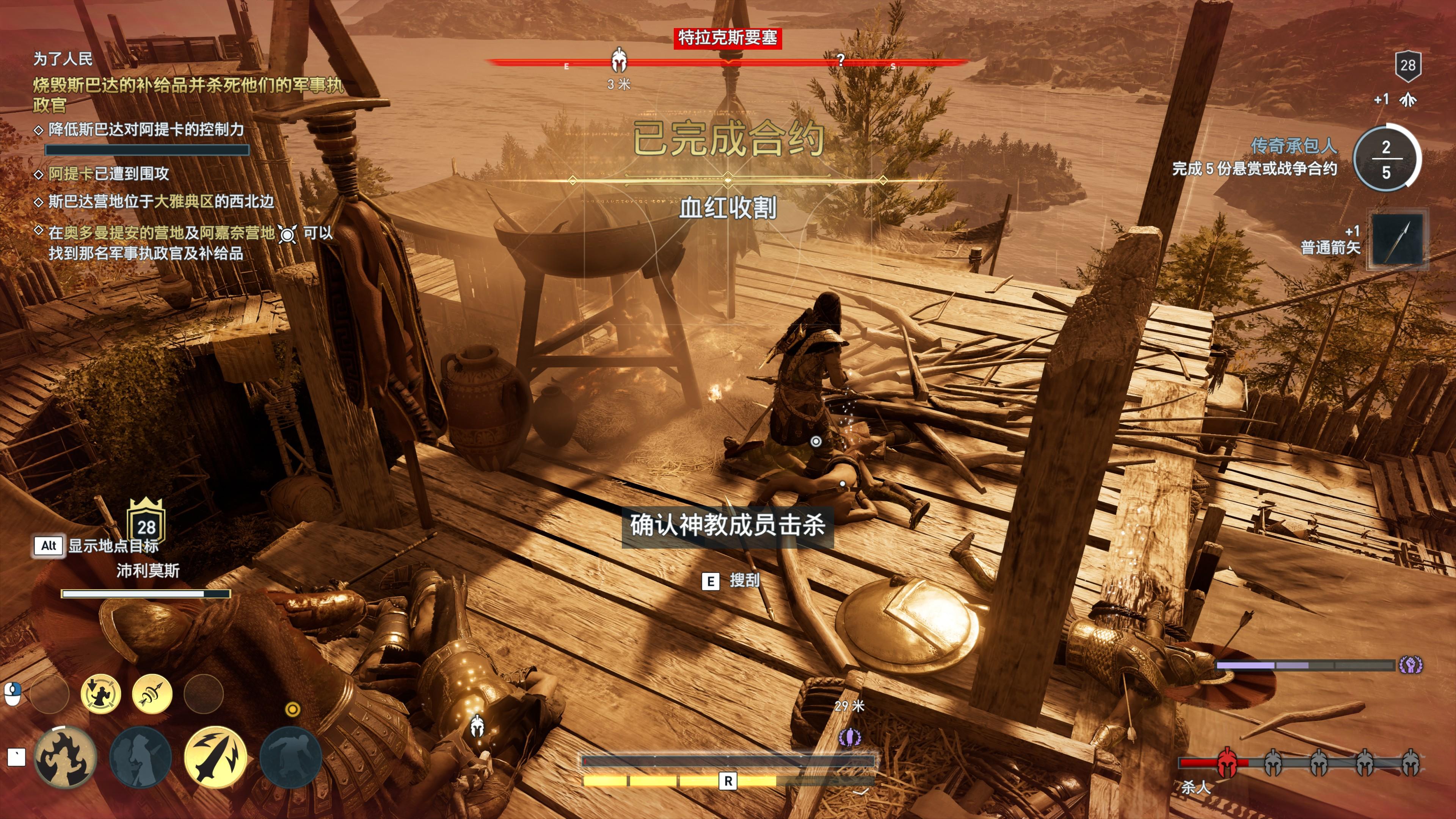Screen dimensions: 1456x819
Task: Click the level 28 shield badge
Action: [1407, 66]
